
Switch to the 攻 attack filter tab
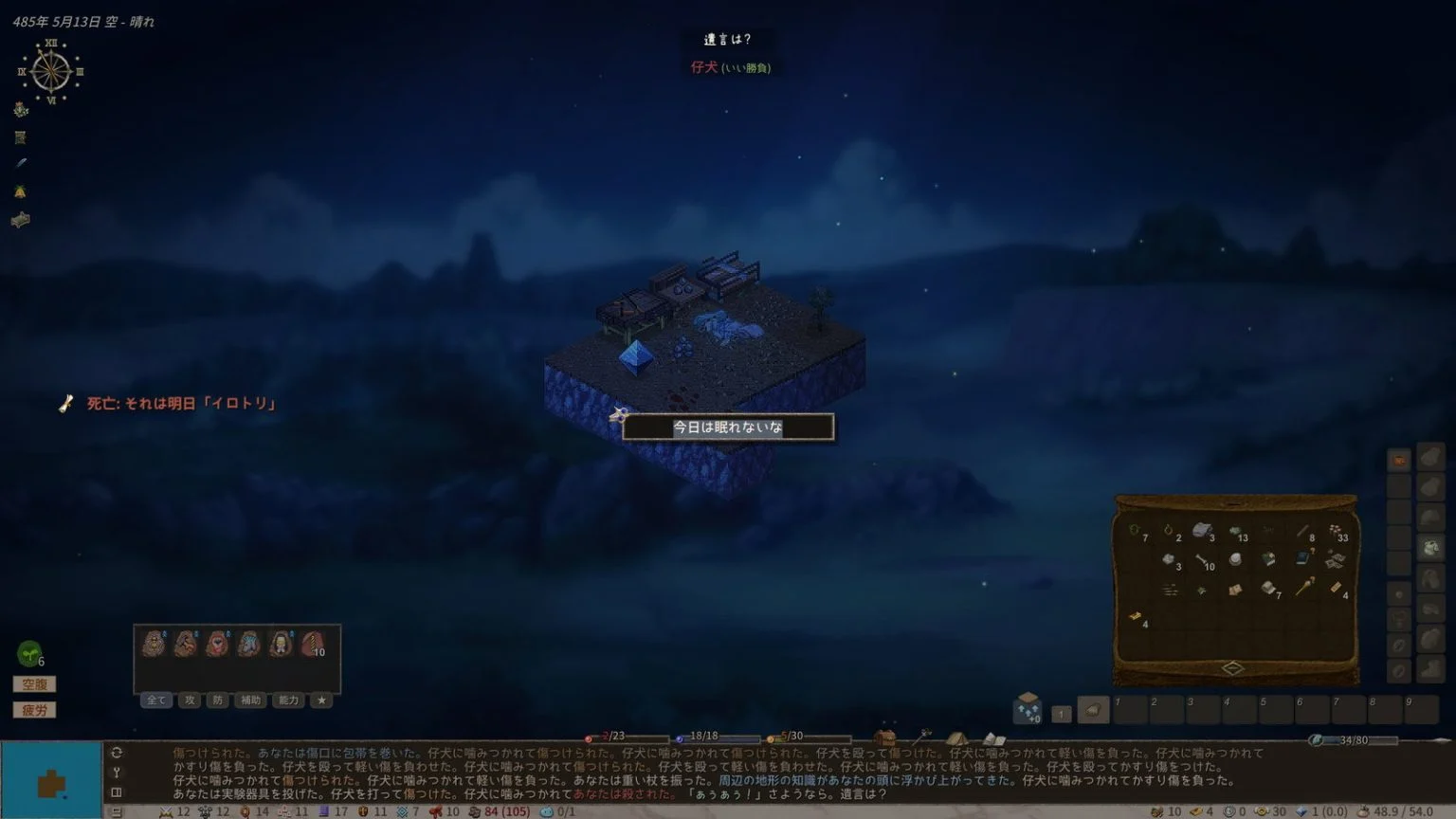190,701
